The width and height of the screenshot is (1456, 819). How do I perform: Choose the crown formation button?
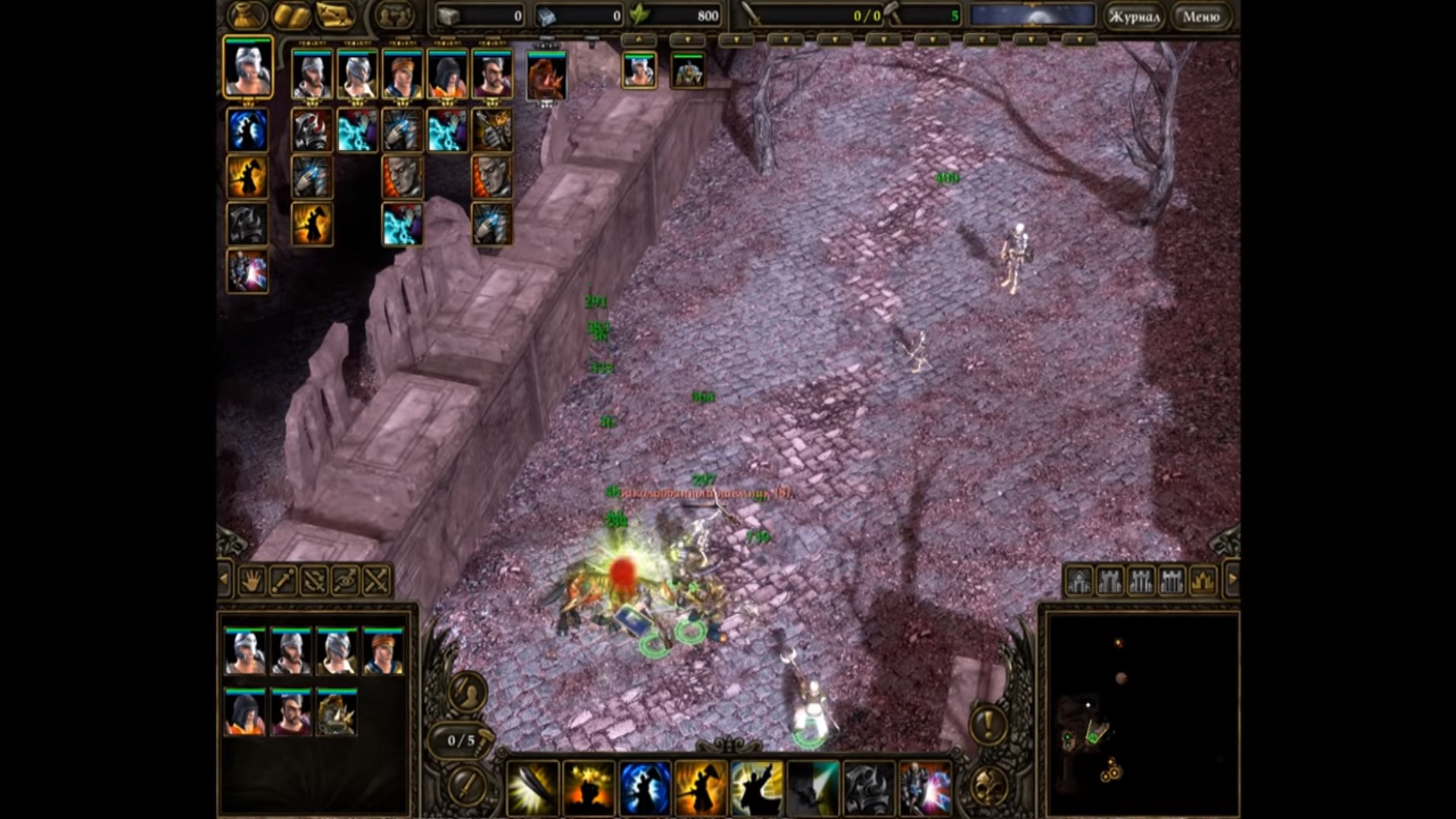[1203, 581]
